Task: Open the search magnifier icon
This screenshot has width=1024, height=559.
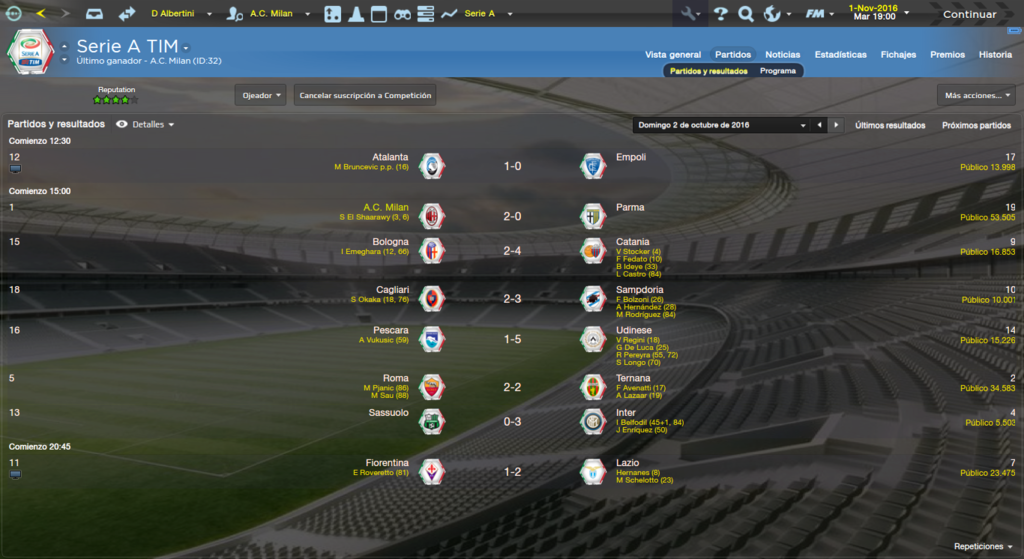Action: [745, 14]
